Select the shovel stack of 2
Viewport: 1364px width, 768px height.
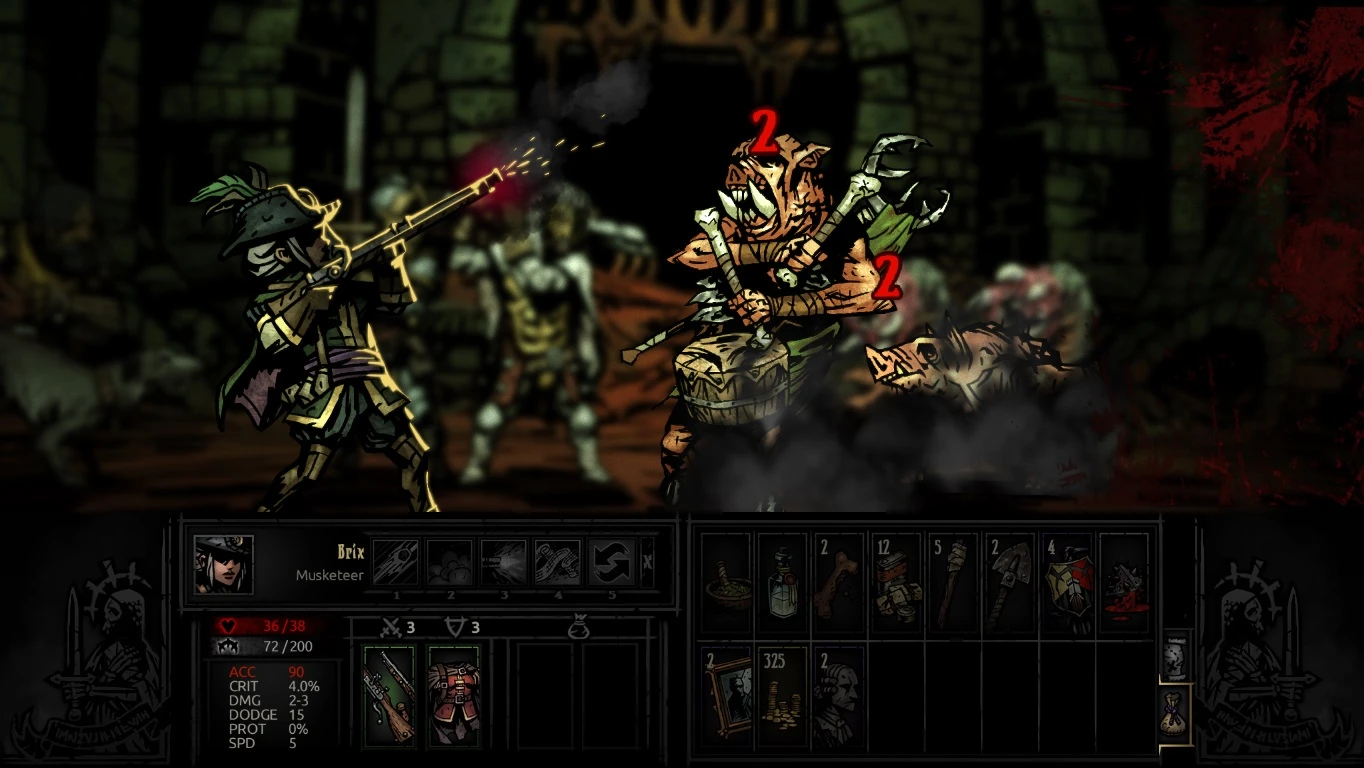click(1009, 578)
